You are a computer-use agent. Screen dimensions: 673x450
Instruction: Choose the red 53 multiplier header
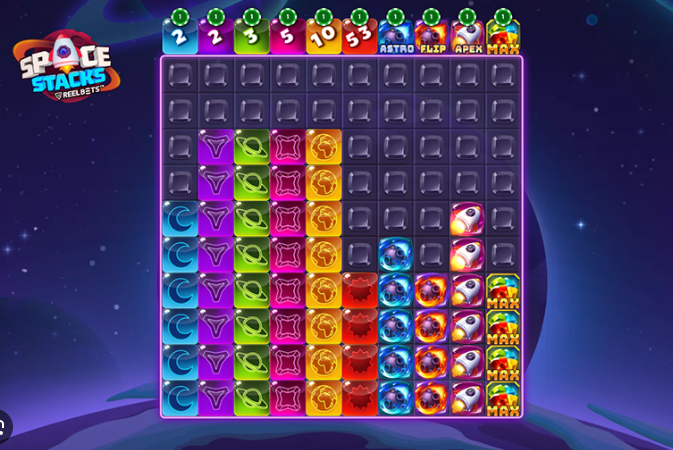(x=360, y=37)
